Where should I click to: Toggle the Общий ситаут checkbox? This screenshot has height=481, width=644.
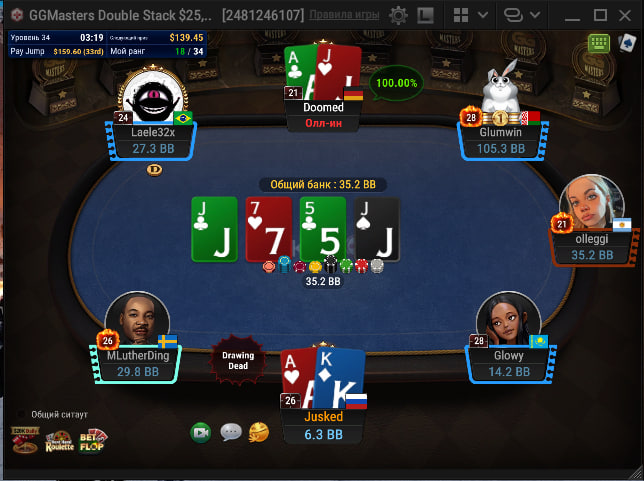click(x=22, y=414)
